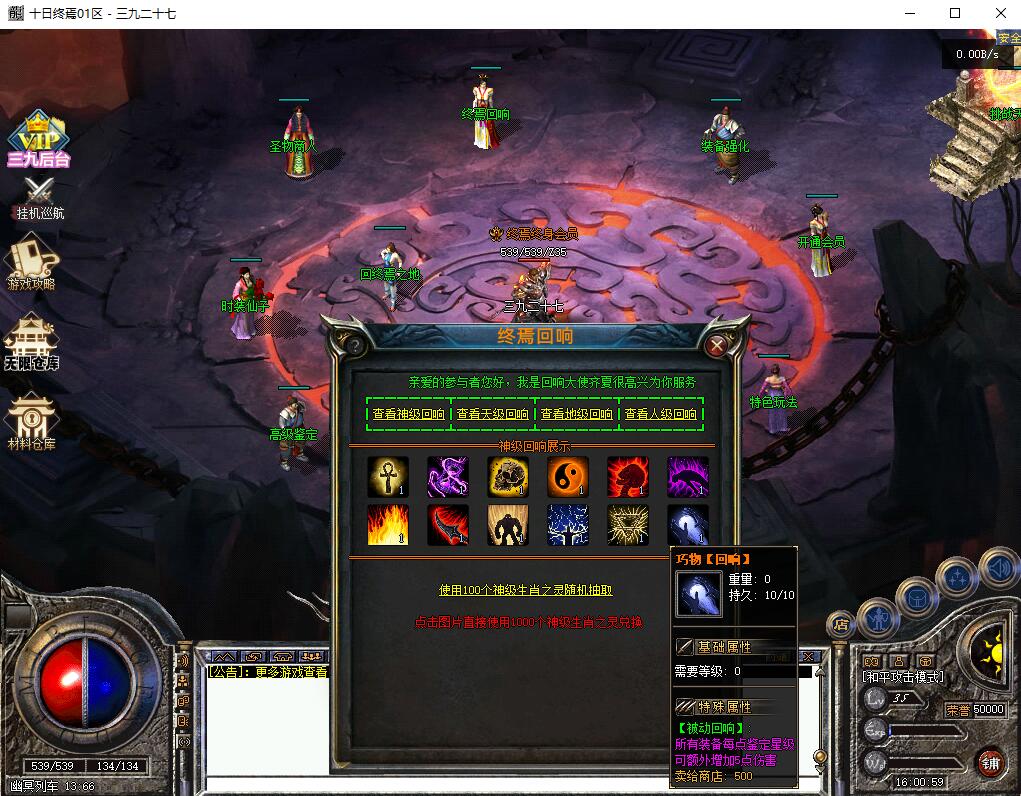Viewport: 1021px width, 796px height.
Task: View the 查看神级回响 list
Action: pyautogui.click(x=408, y=414)
